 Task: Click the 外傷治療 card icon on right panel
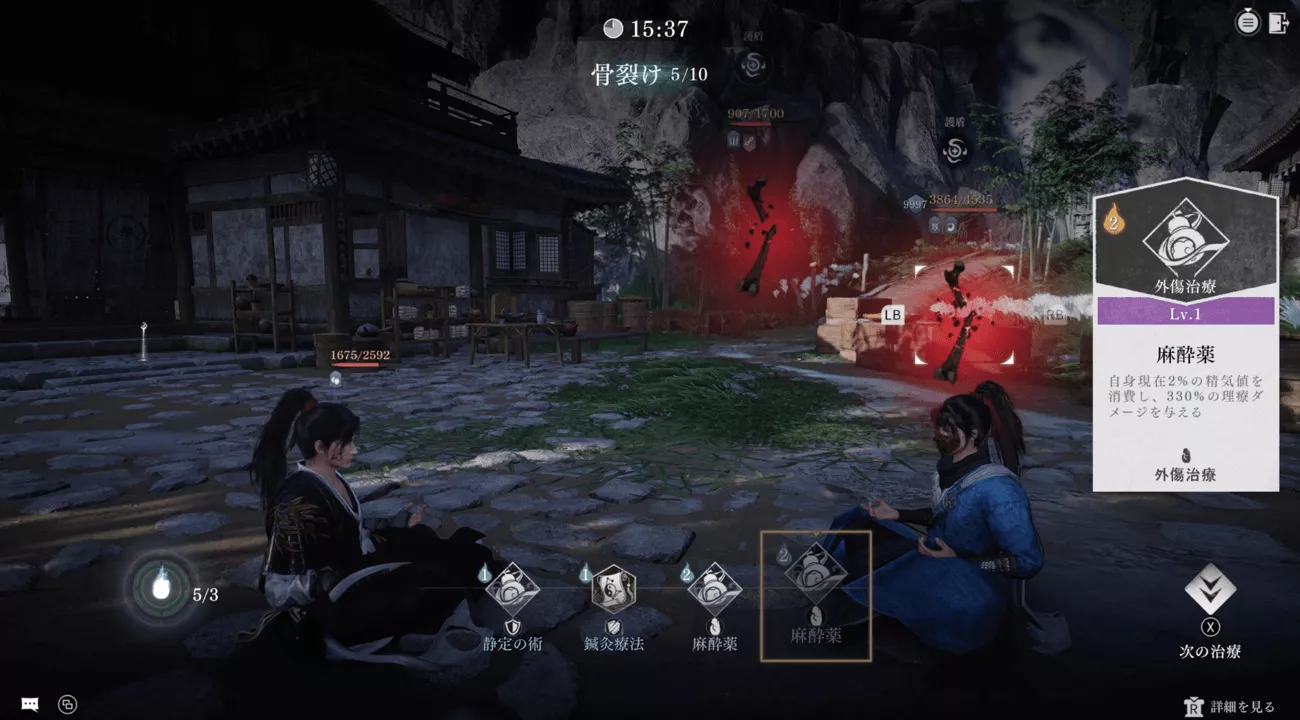click(x=1187, y=240)
